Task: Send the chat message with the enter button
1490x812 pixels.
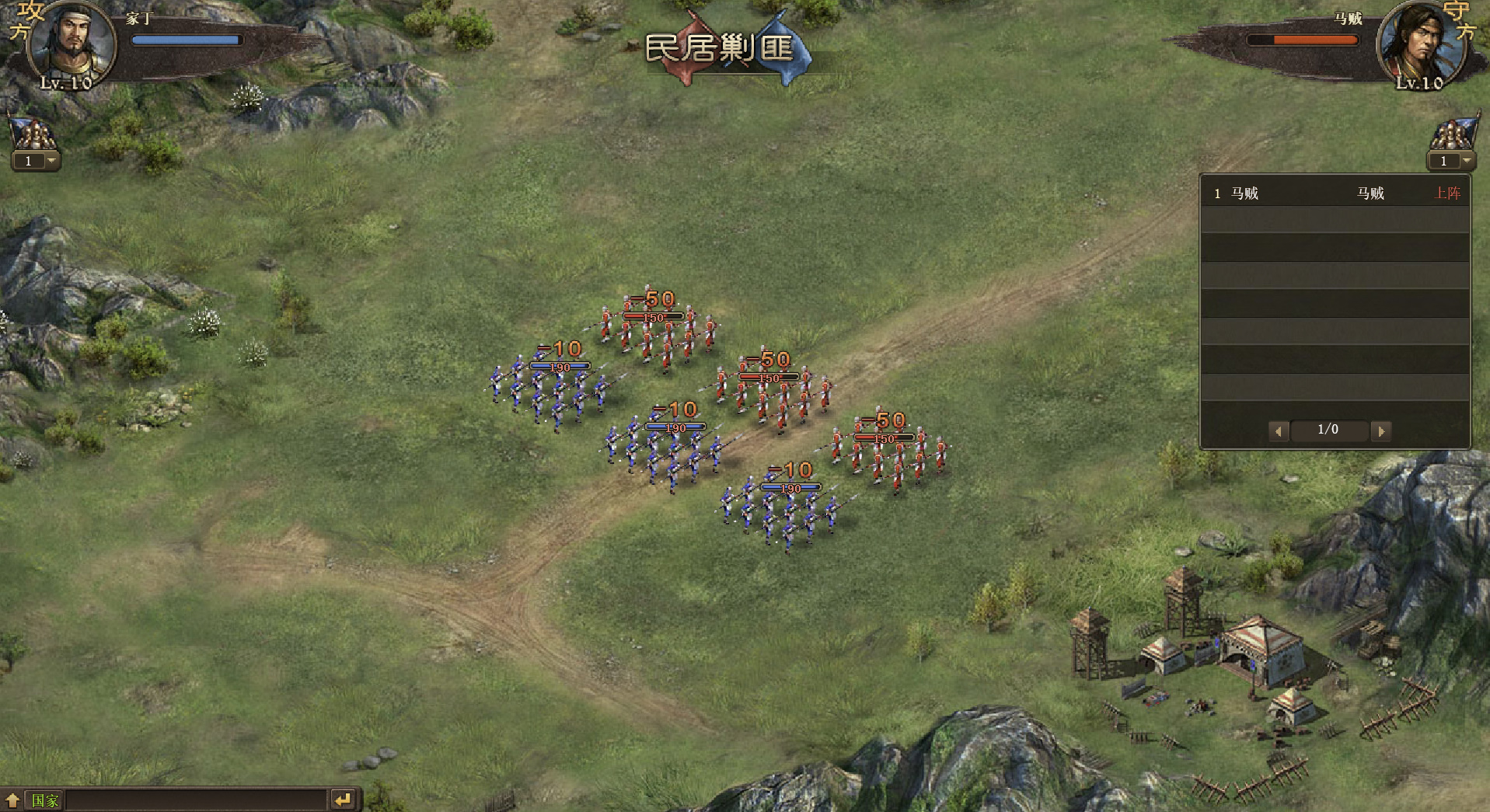Action: (x=343, y=800)
